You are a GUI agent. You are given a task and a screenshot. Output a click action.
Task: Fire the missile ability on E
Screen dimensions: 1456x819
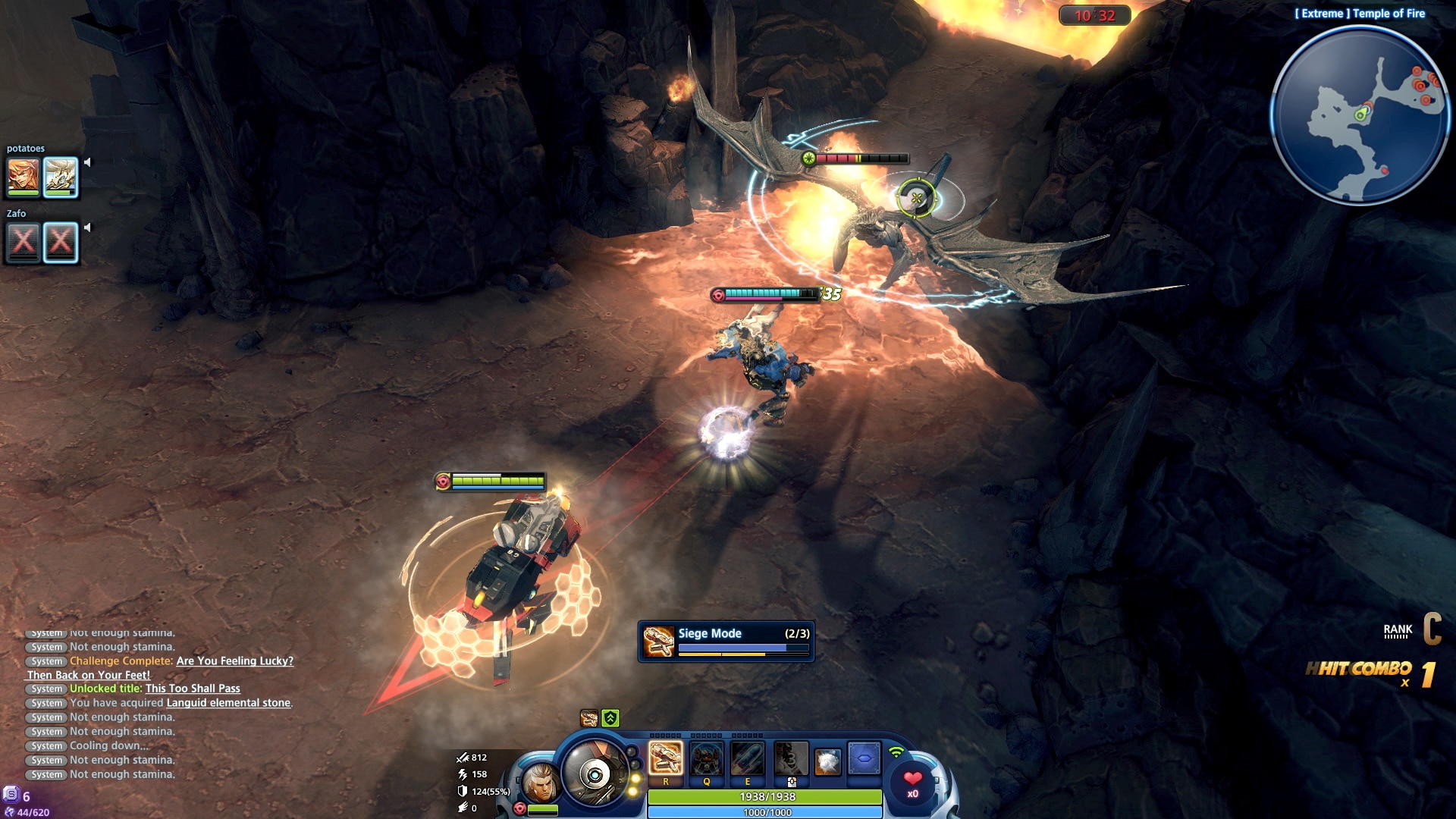[748, 758]
